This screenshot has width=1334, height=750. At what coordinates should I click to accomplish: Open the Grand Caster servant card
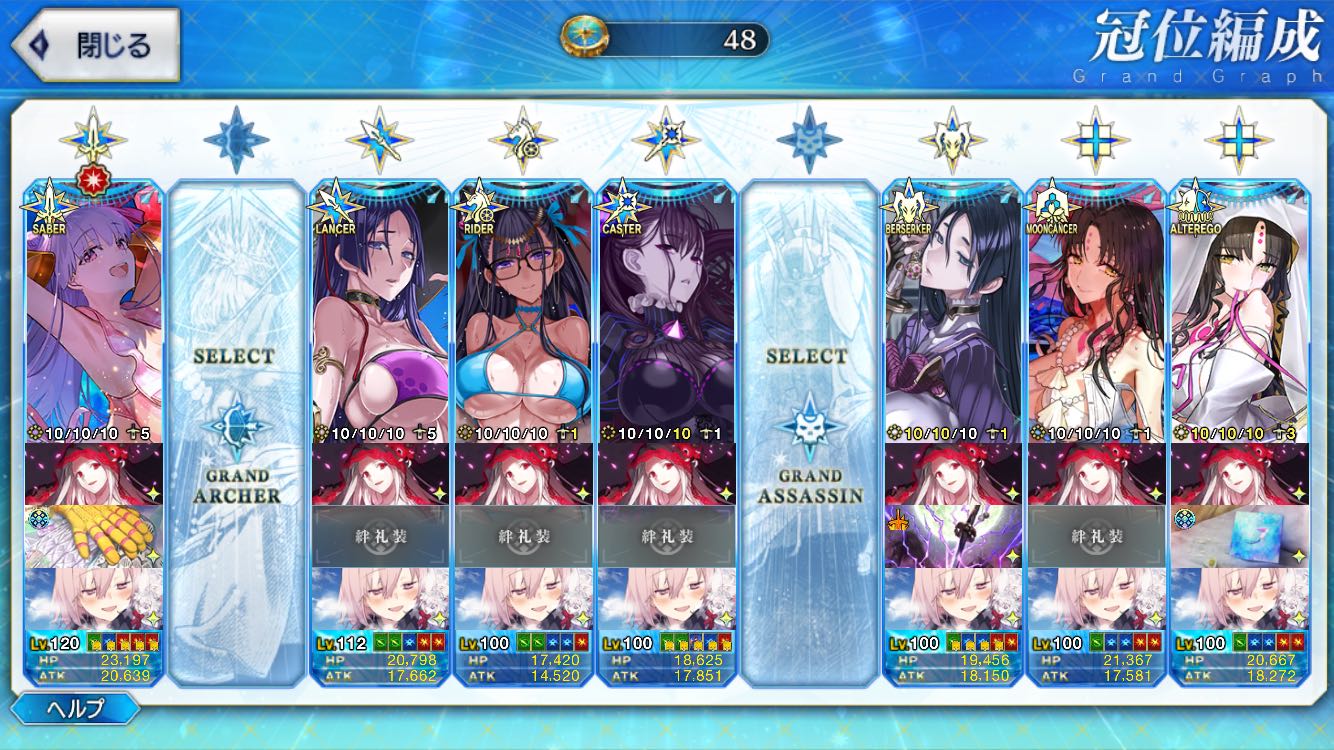666,310
